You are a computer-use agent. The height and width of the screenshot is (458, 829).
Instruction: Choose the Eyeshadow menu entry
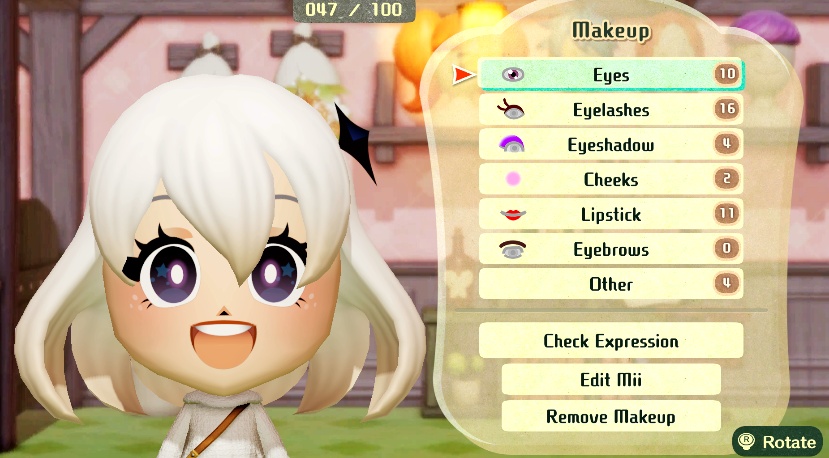[x=610, y=145]
